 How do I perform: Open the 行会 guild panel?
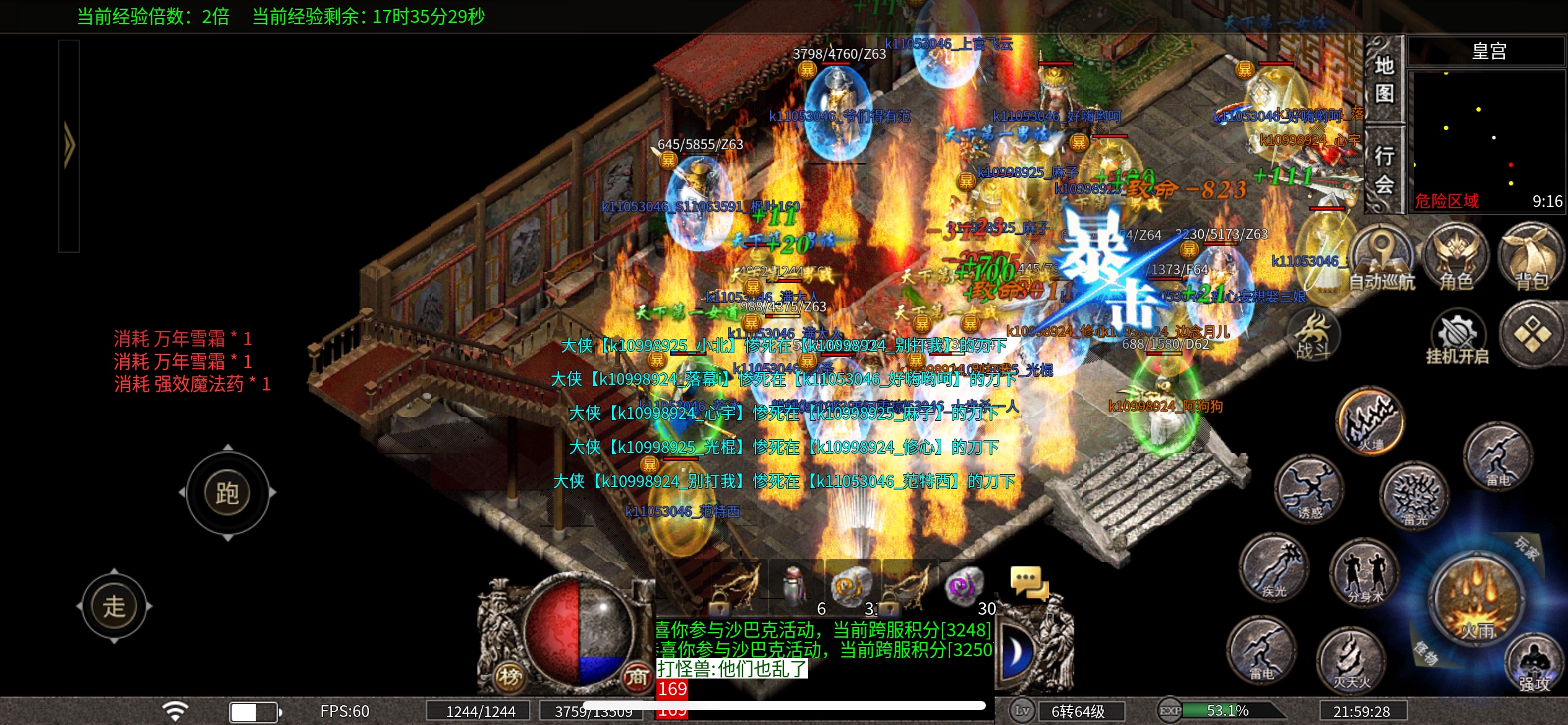pyautogui.click(x=1384, y=169)
